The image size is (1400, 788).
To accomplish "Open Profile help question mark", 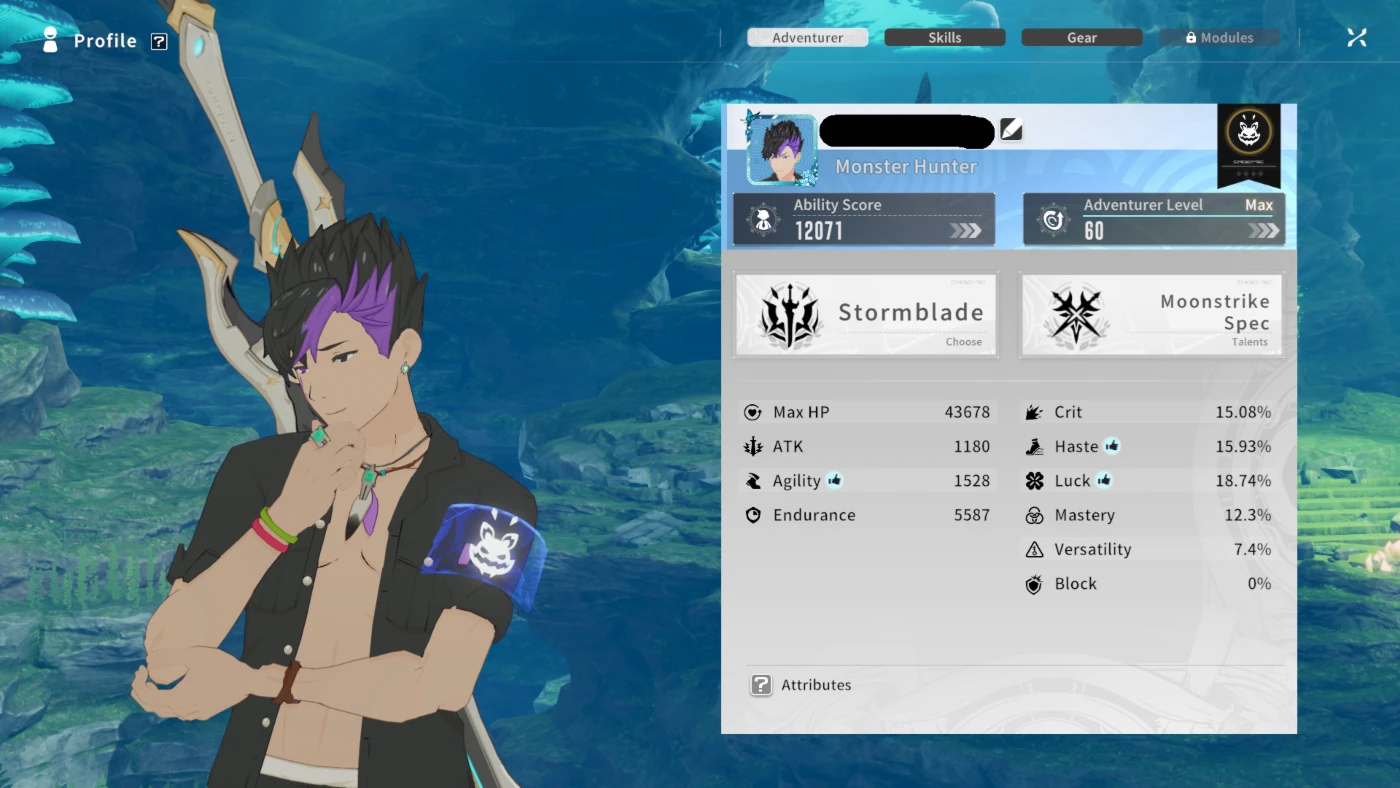I will 159,41.
